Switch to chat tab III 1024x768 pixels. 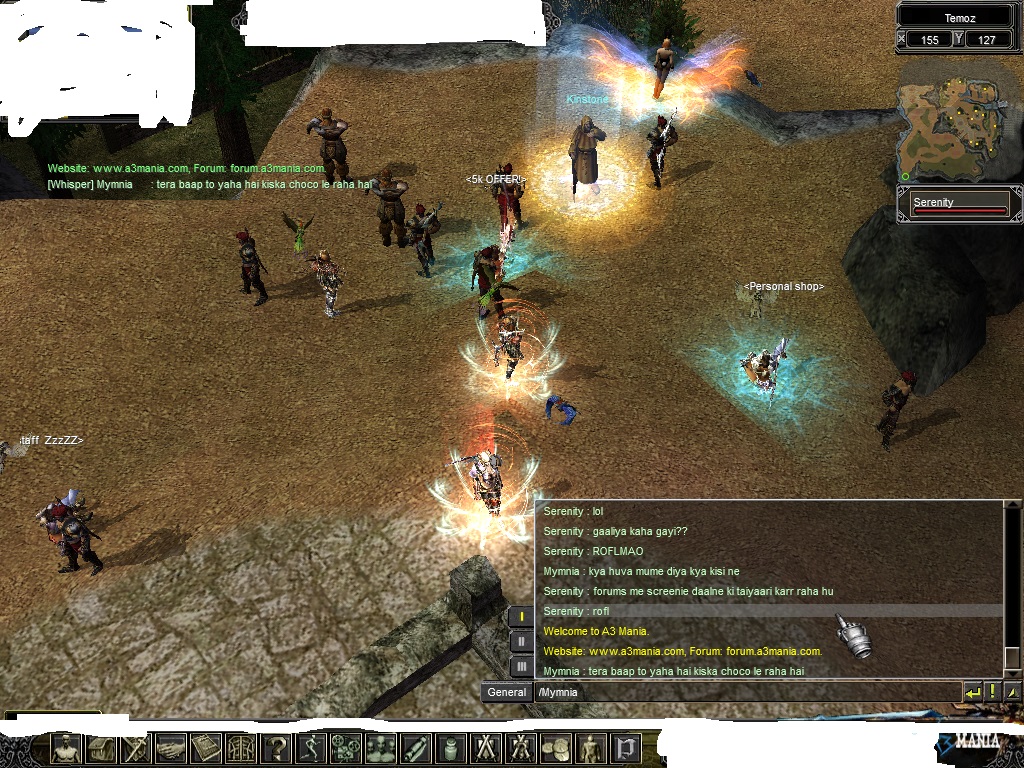[x=521, y=666]
